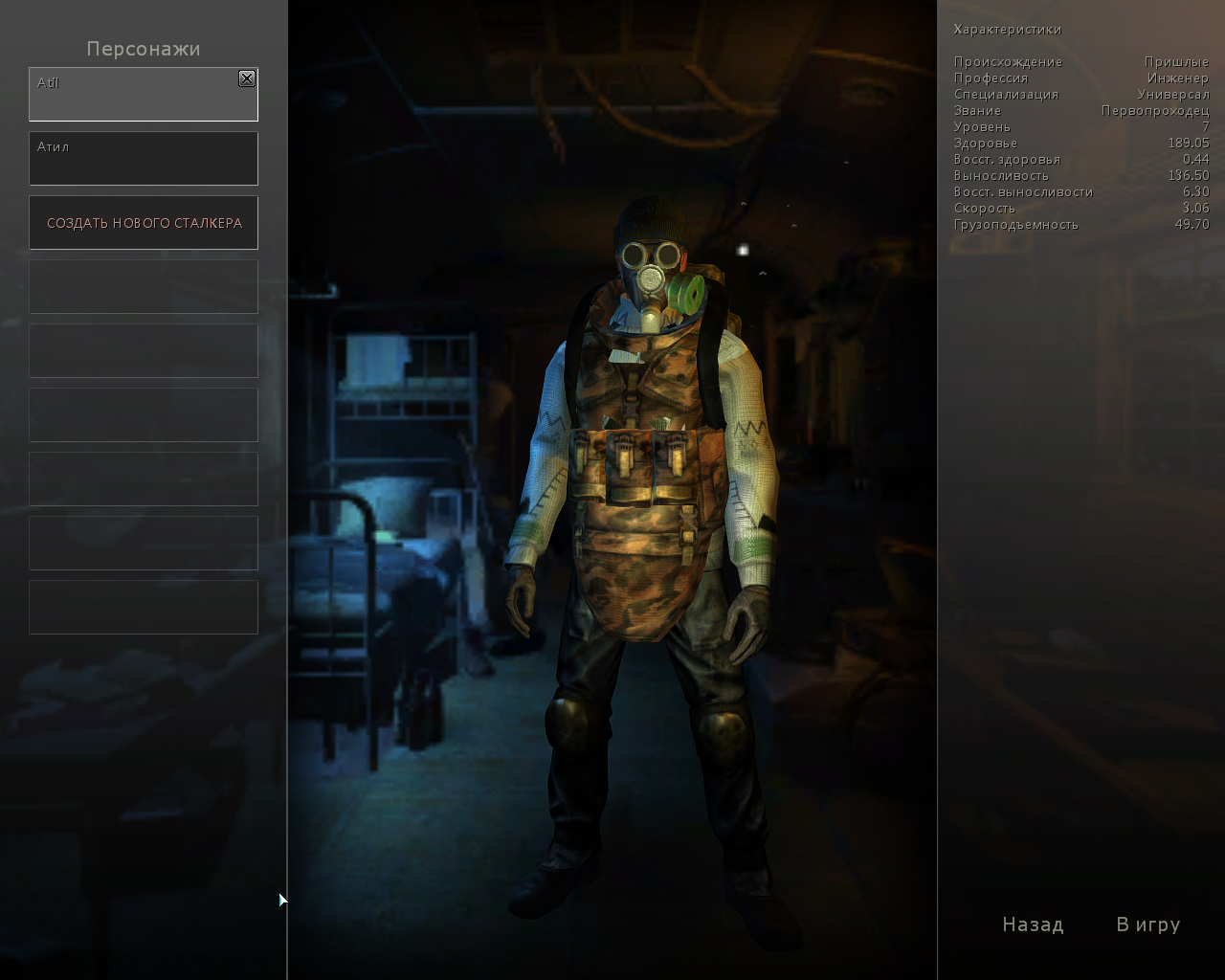Select the character slot named Atil
Image resolution: width=1225 pixels, height=980 pixels.
pos(134,96)
